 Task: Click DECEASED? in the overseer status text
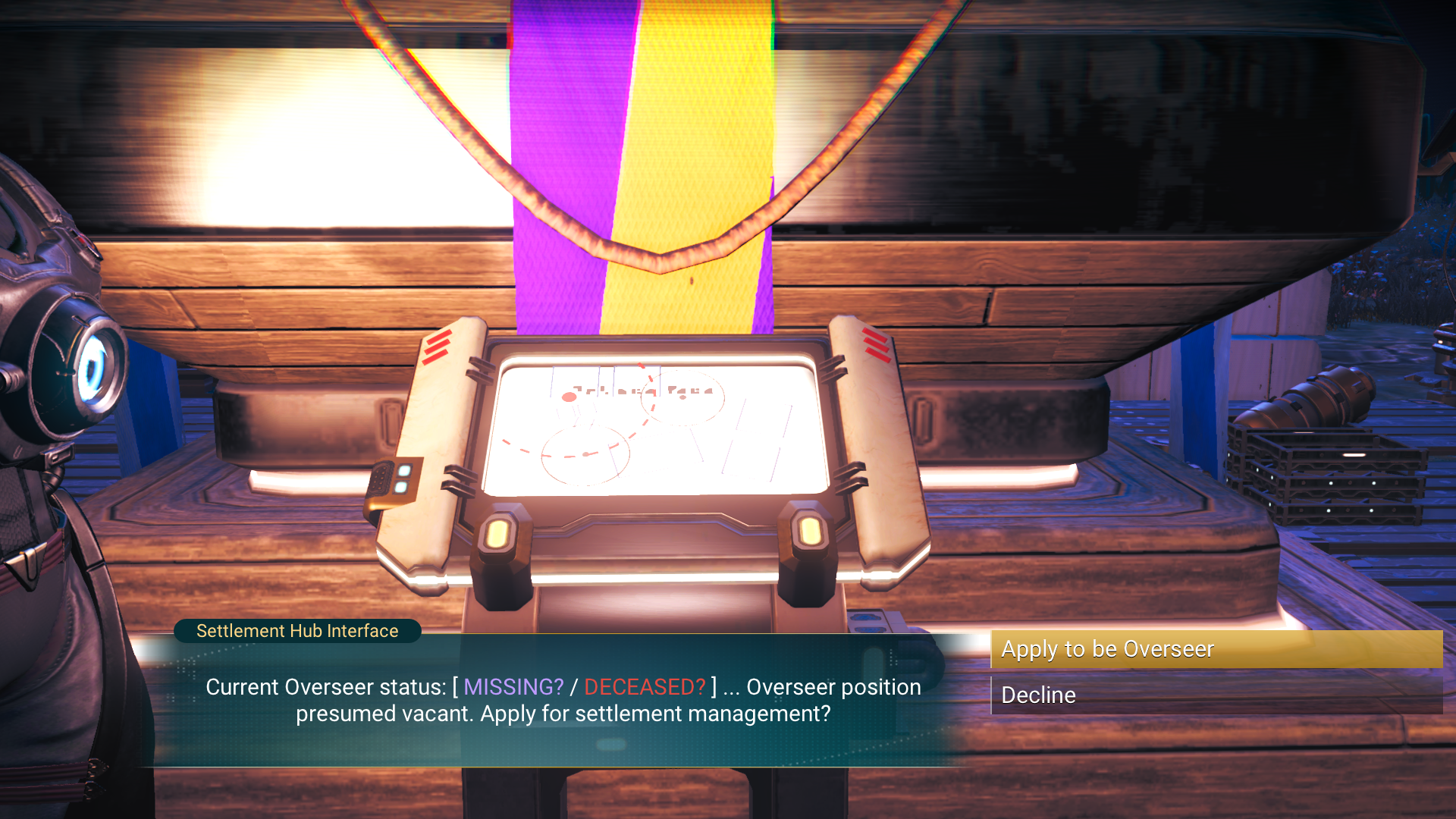(x=644, y=687)
